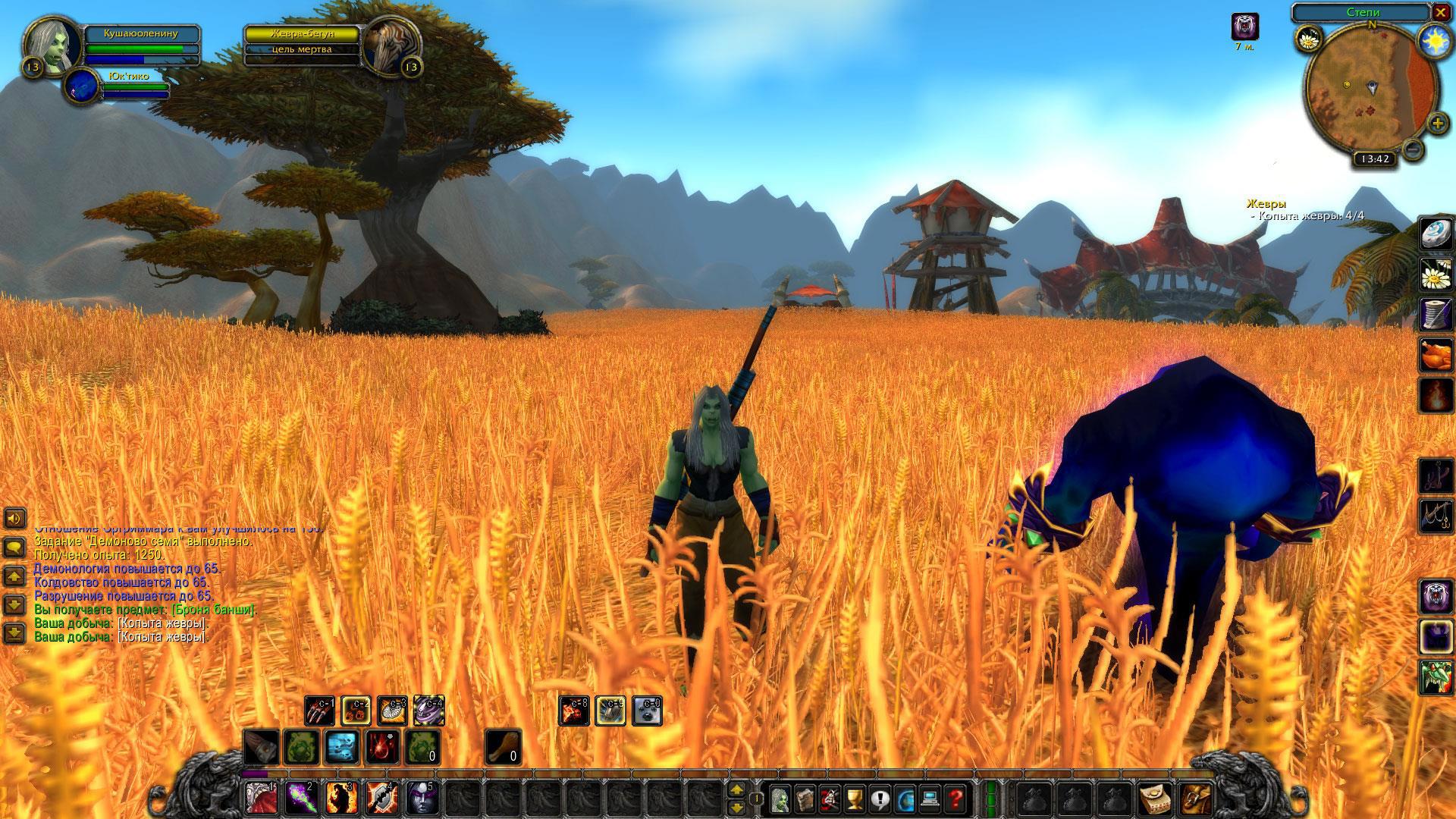Viewport: 1456px width, 819px height.
Task: Open the main menu computer icon
Action: pos(930,798)
